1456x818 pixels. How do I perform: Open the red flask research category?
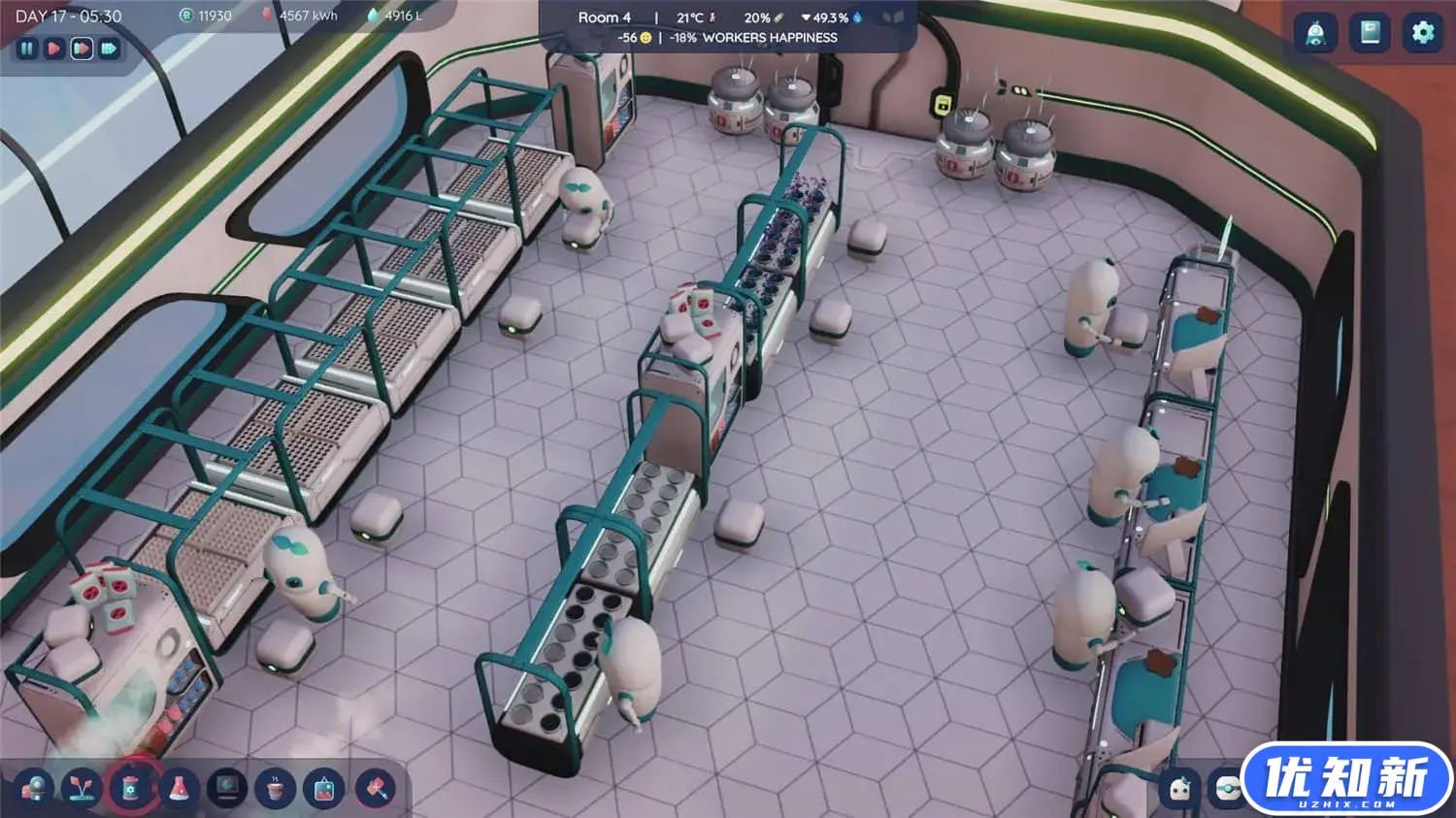click(x=180, y=788)
